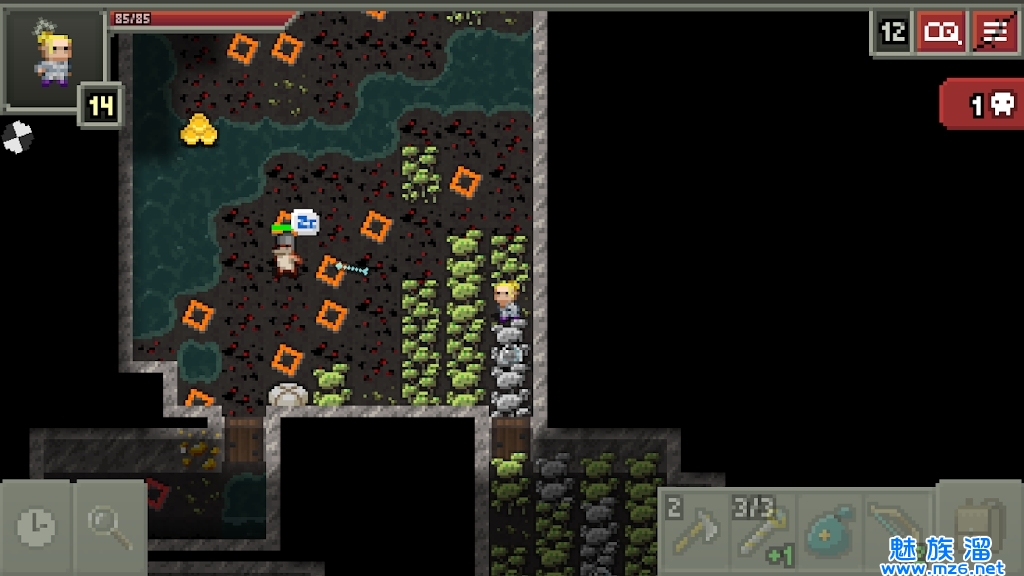Click the compass icon below the portrait
1024x576 pixels.
click(17, 136)
